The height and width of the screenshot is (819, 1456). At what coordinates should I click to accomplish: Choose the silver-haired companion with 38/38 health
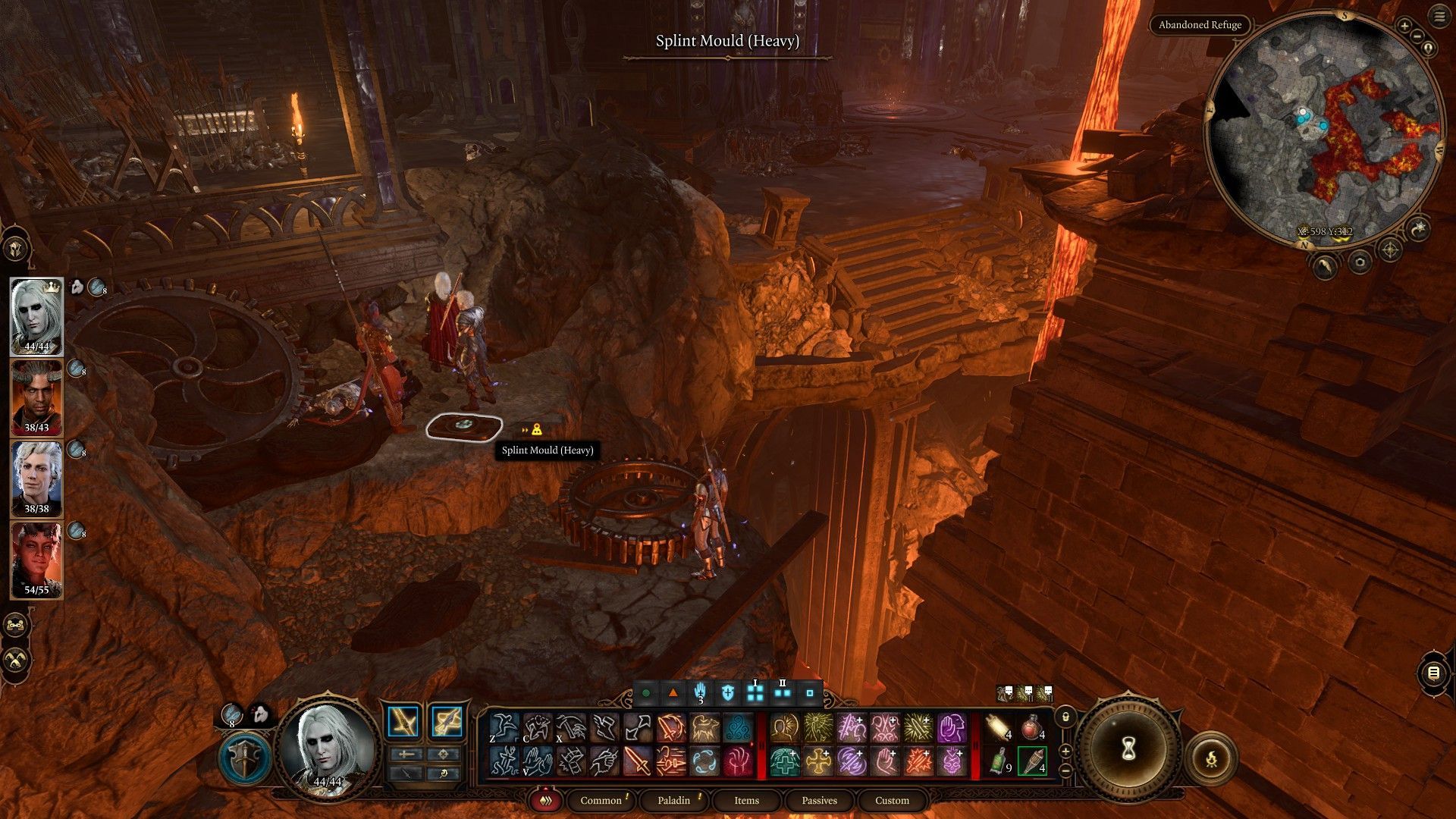coord(36,479)
